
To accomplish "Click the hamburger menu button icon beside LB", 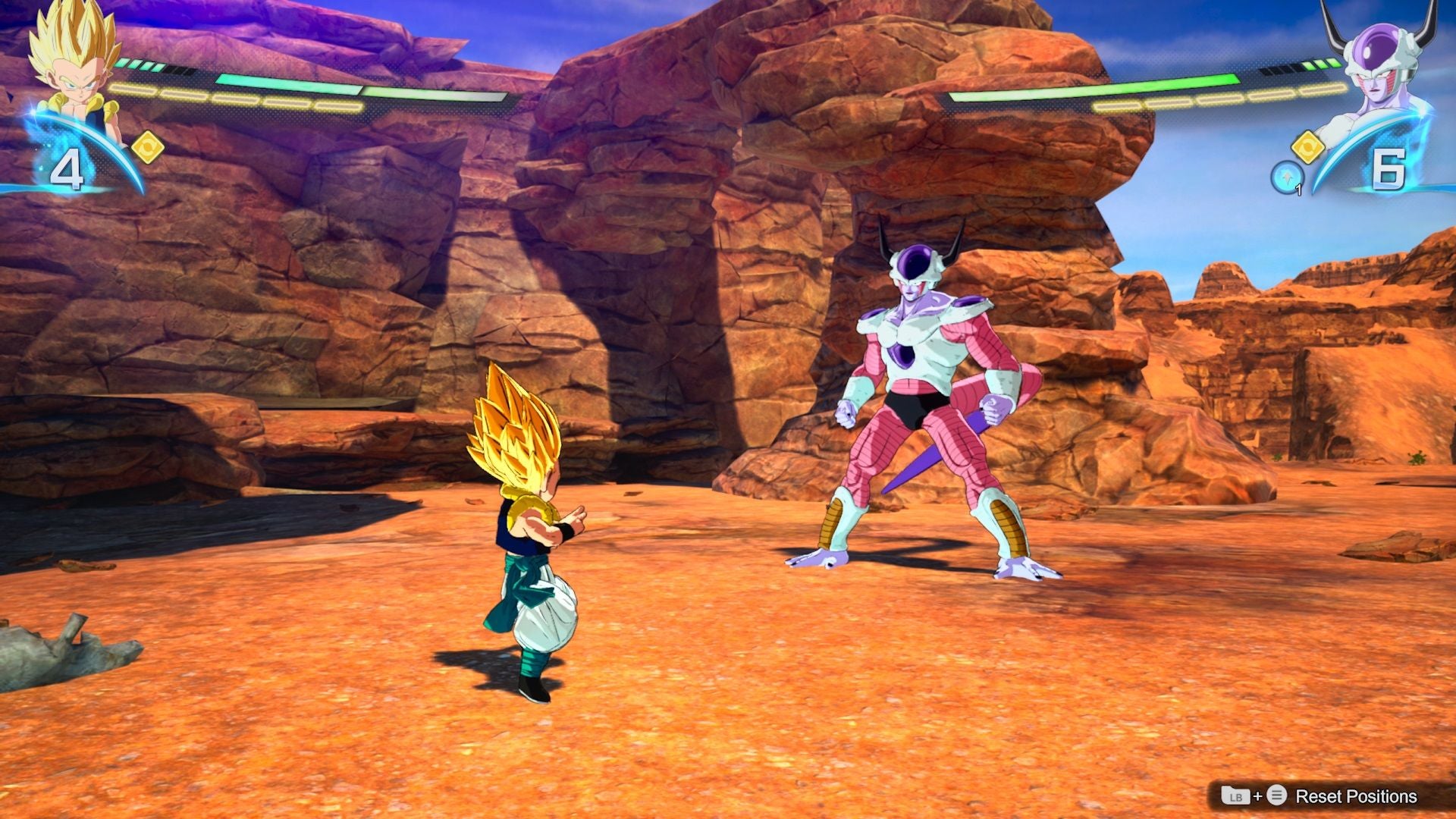I will tap(1276, 795).
